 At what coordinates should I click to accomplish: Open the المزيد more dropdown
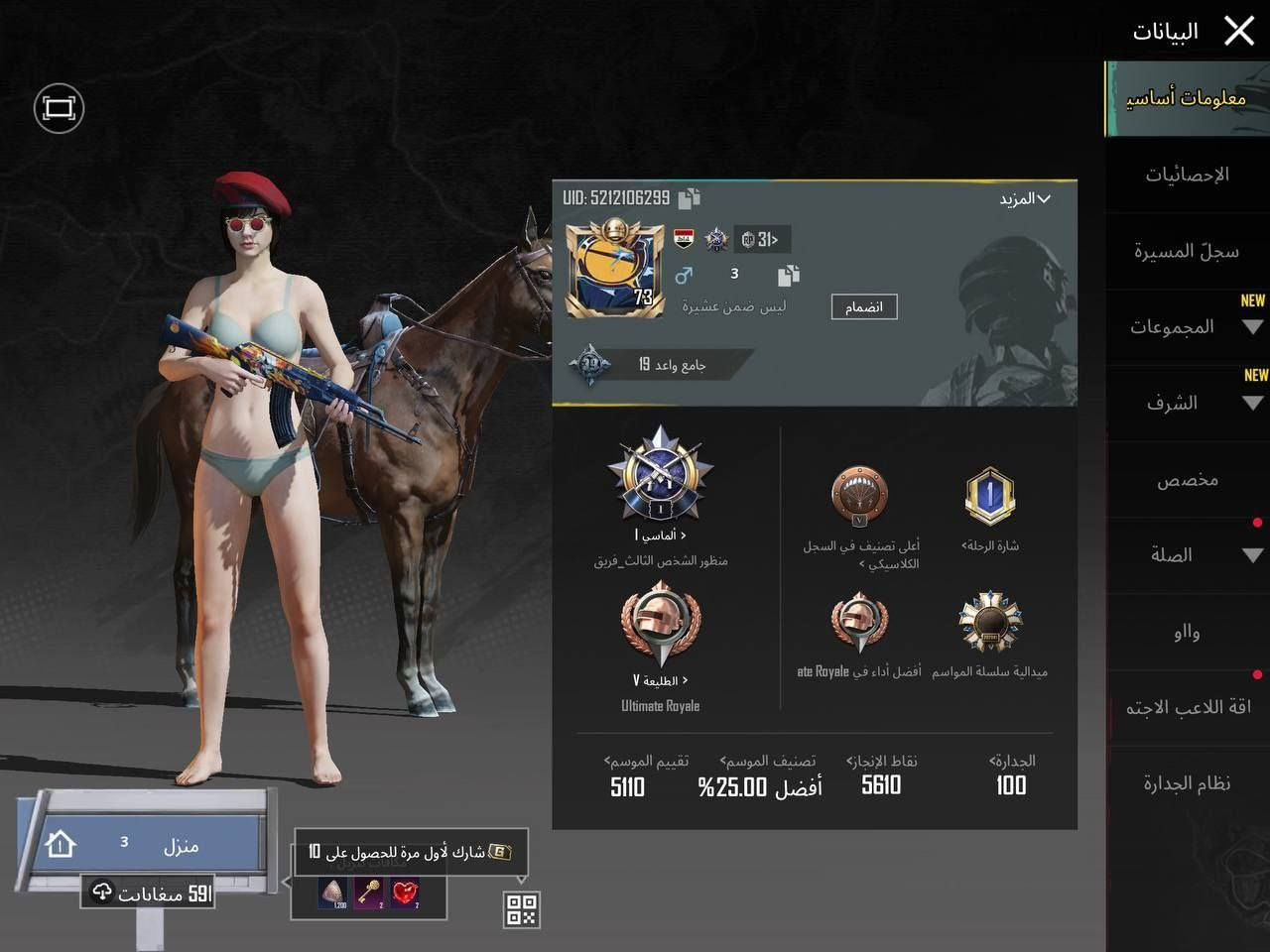(1025, 199)
